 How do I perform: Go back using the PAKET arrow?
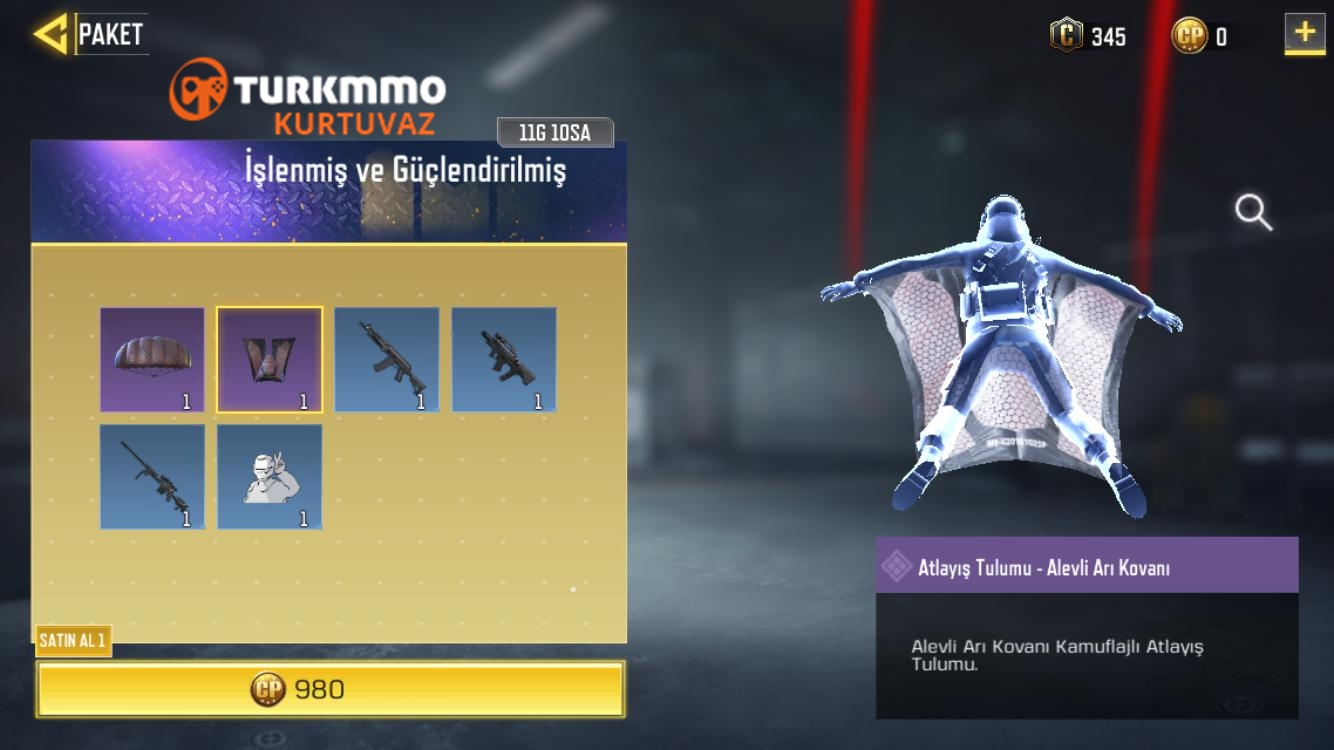click(50, 34)
